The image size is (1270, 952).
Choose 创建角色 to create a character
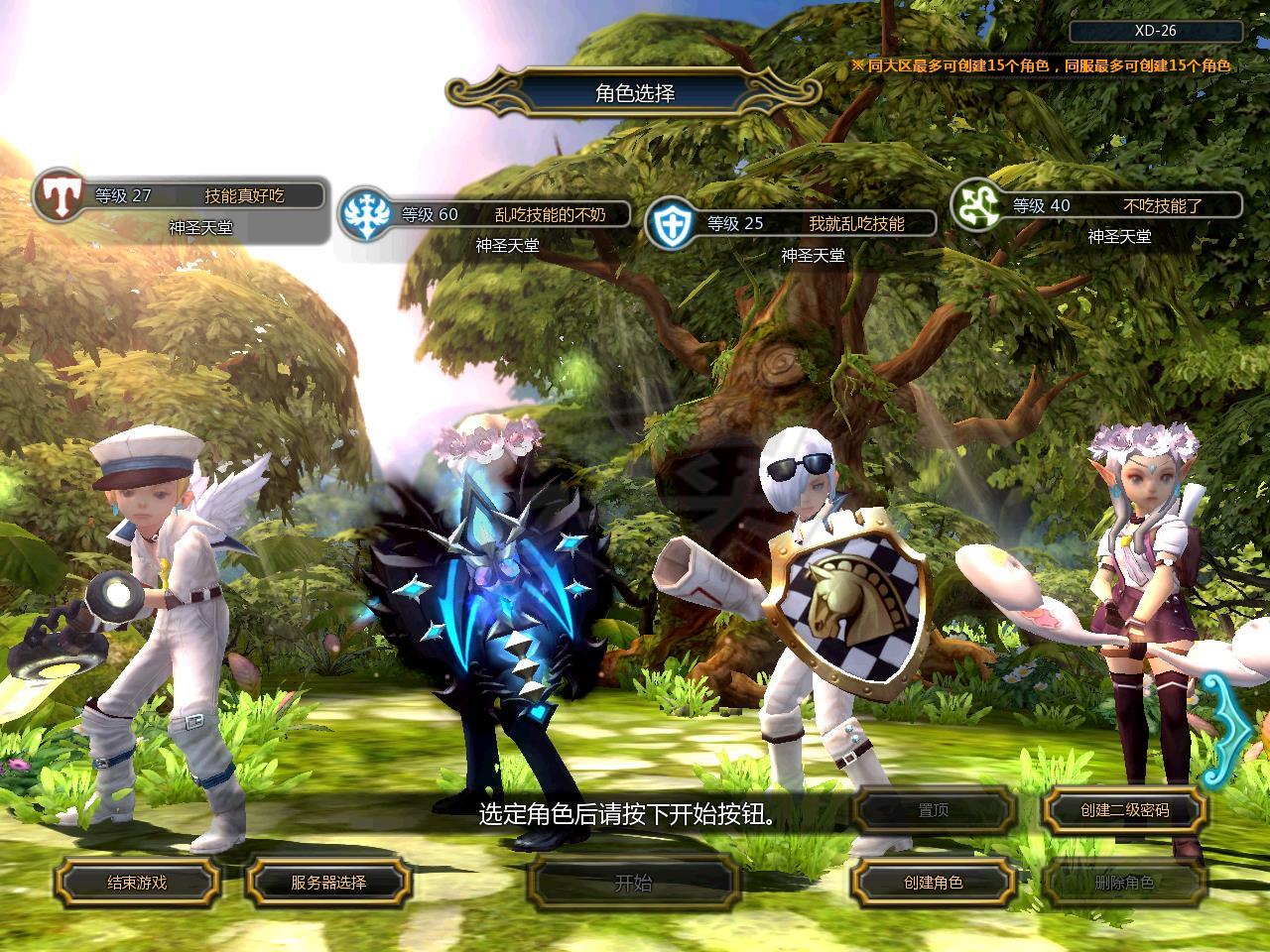933,882
